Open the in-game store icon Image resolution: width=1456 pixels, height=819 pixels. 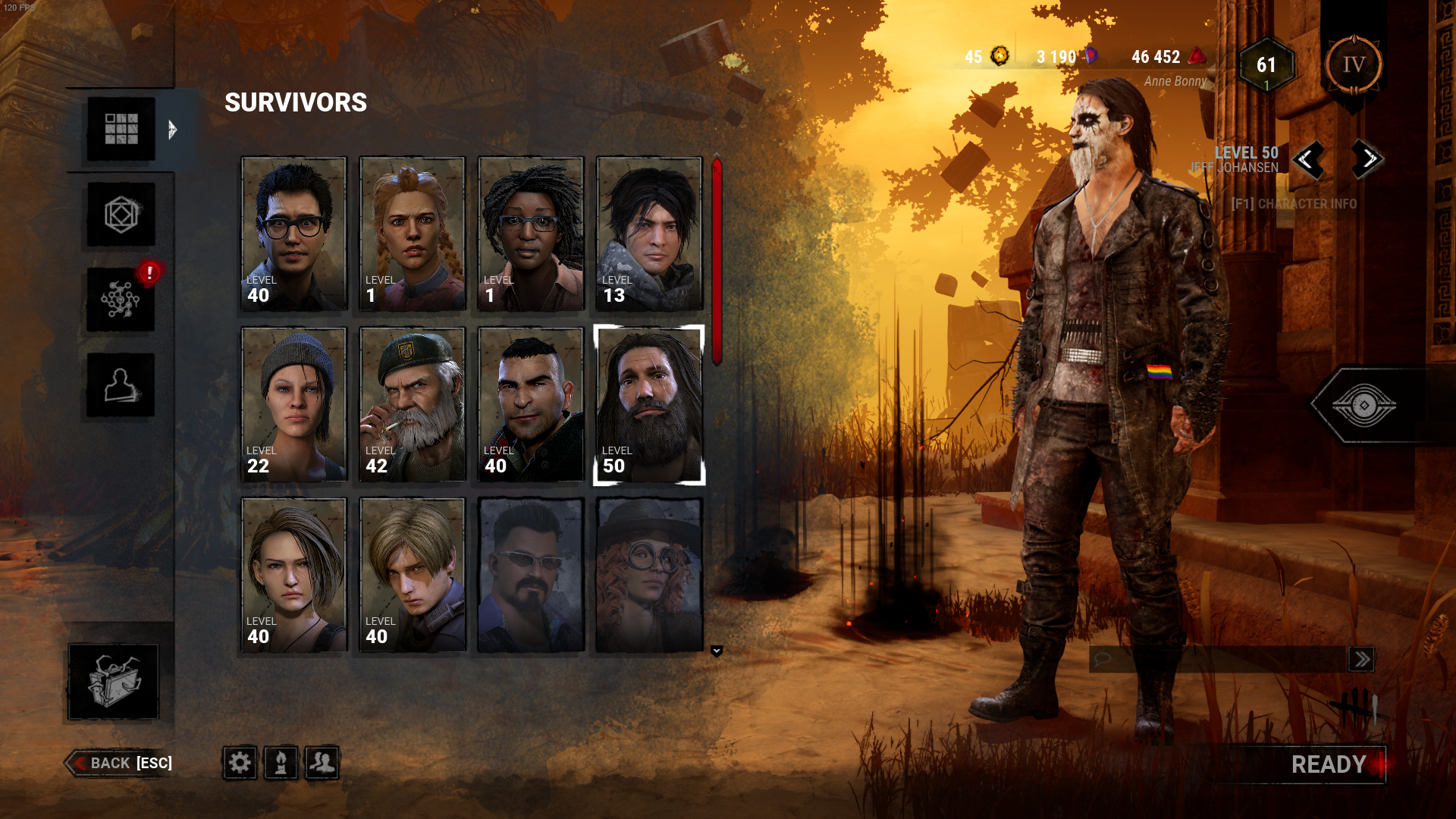tap(112, 681)
